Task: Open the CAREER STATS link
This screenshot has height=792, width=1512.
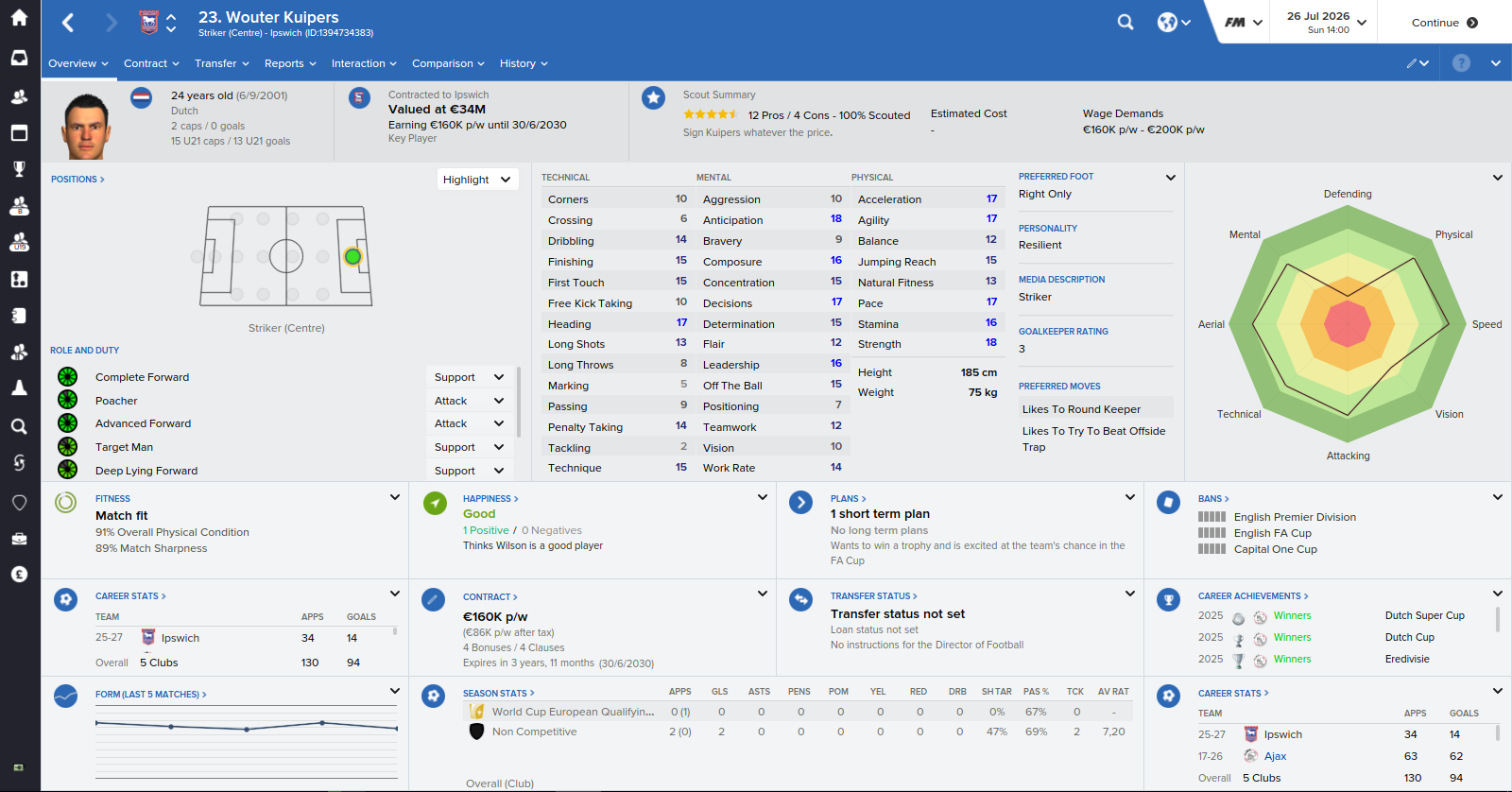Action: (130, 595)
